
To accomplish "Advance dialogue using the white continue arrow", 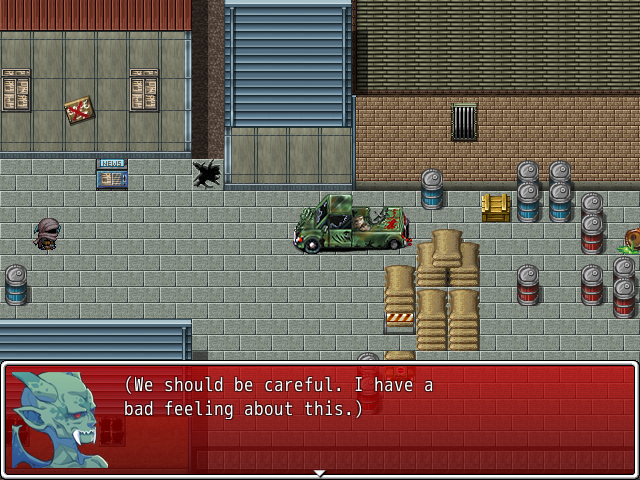I will coord(319,473).
